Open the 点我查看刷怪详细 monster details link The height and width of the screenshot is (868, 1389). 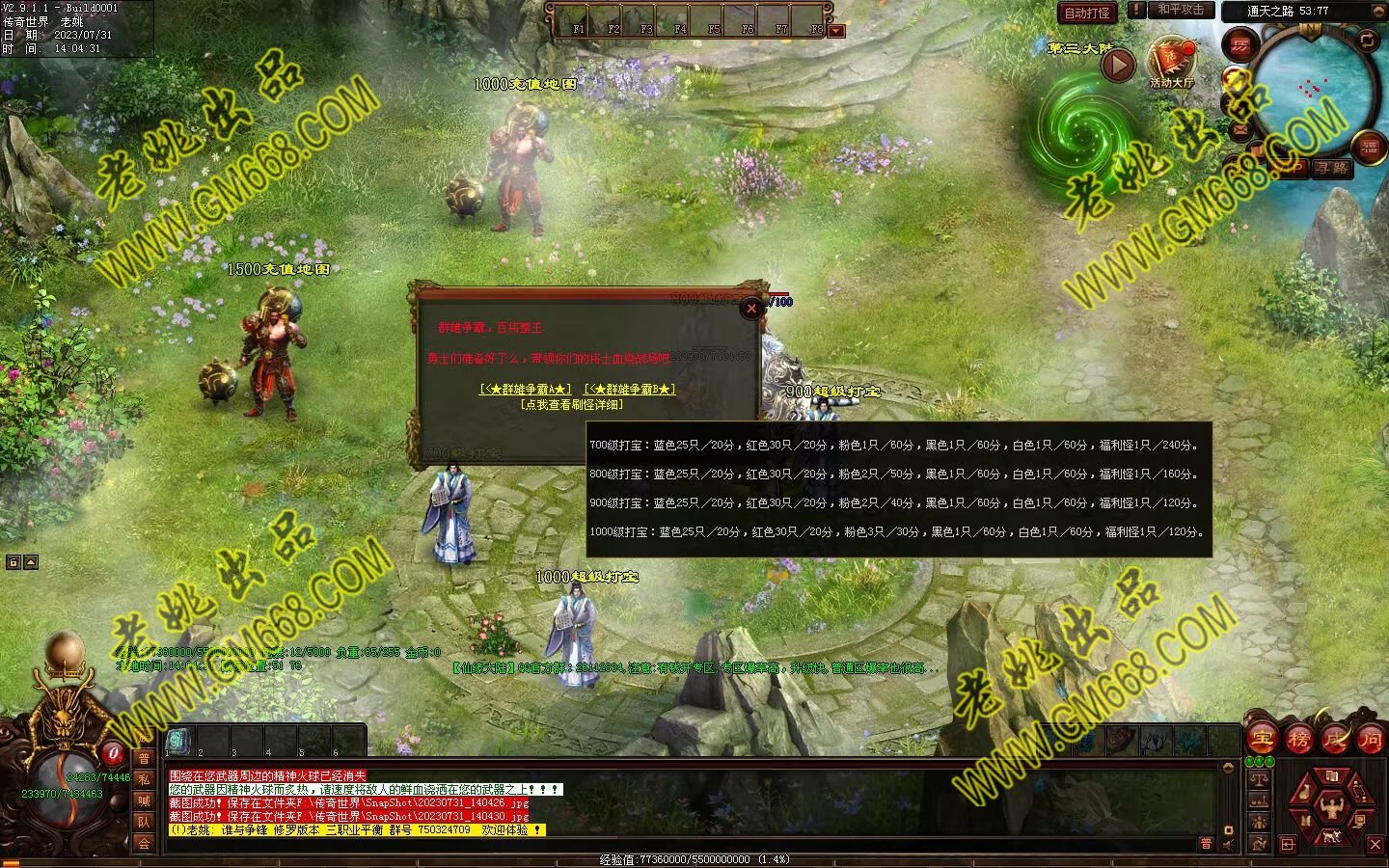(x=571, y=405)
